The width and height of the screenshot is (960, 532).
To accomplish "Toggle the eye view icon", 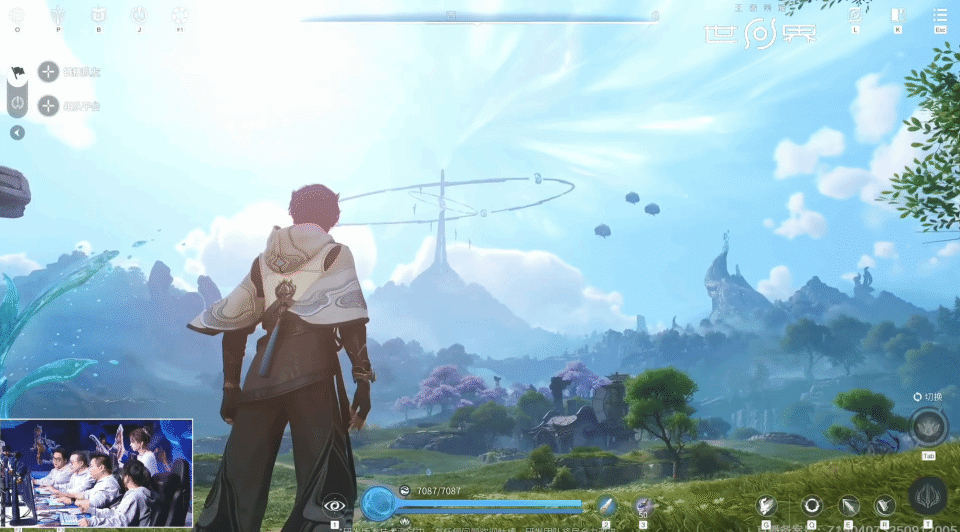I will [335, 506].
